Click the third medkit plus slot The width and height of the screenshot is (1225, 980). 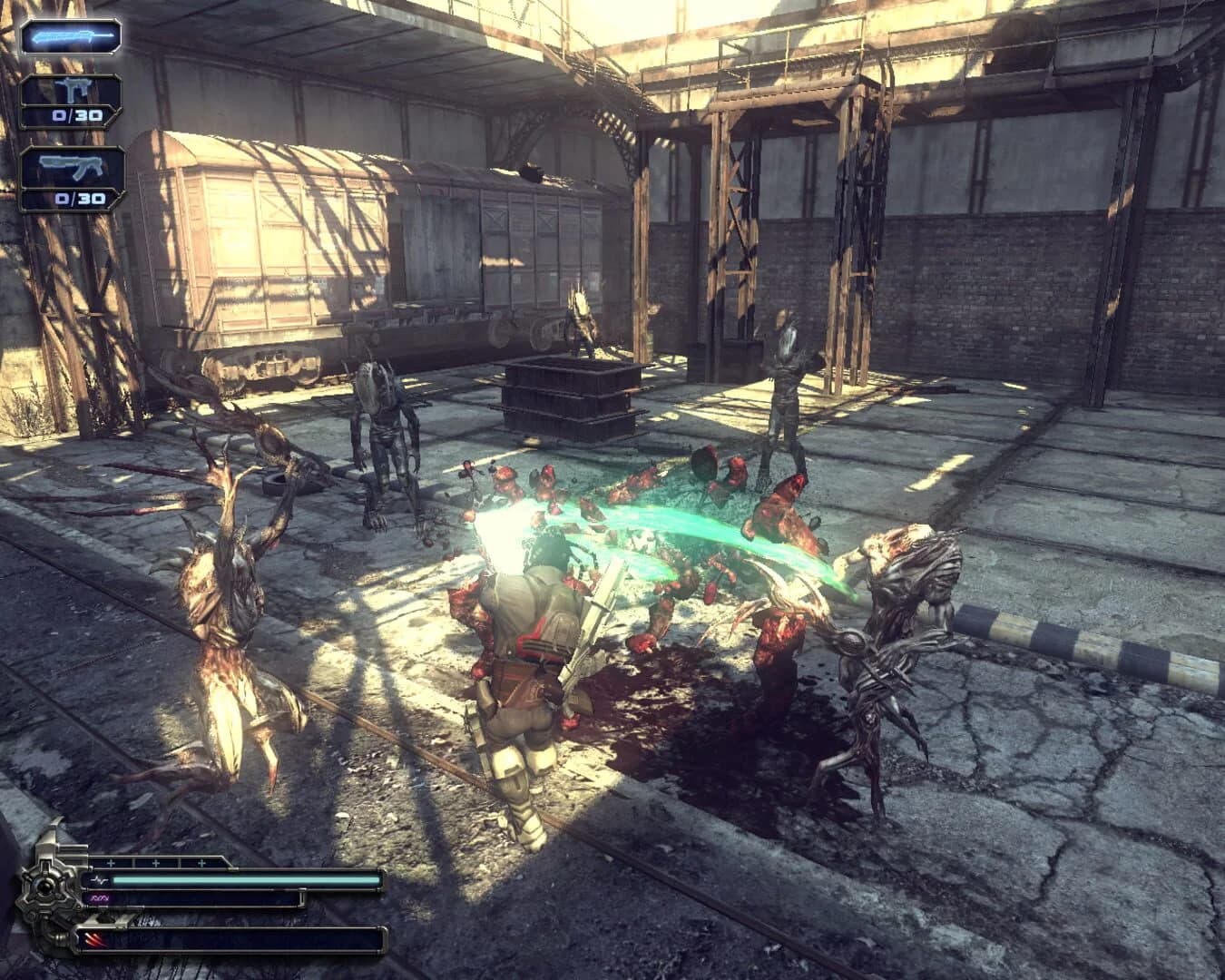point(200,863)
